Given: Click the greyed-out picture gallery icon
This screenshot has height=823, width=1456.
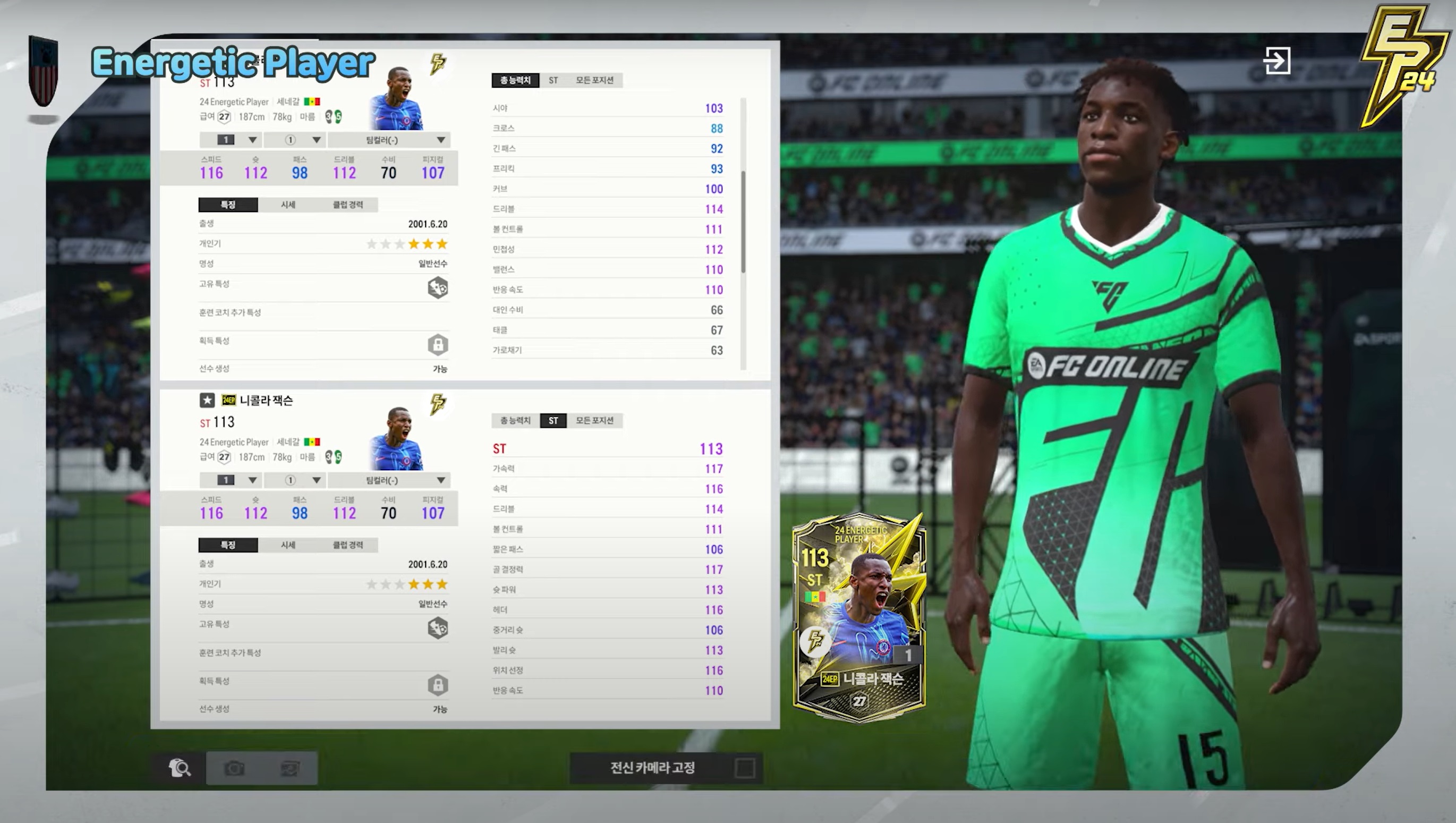Looking at the screenshot, I should (x=290, y=768).
